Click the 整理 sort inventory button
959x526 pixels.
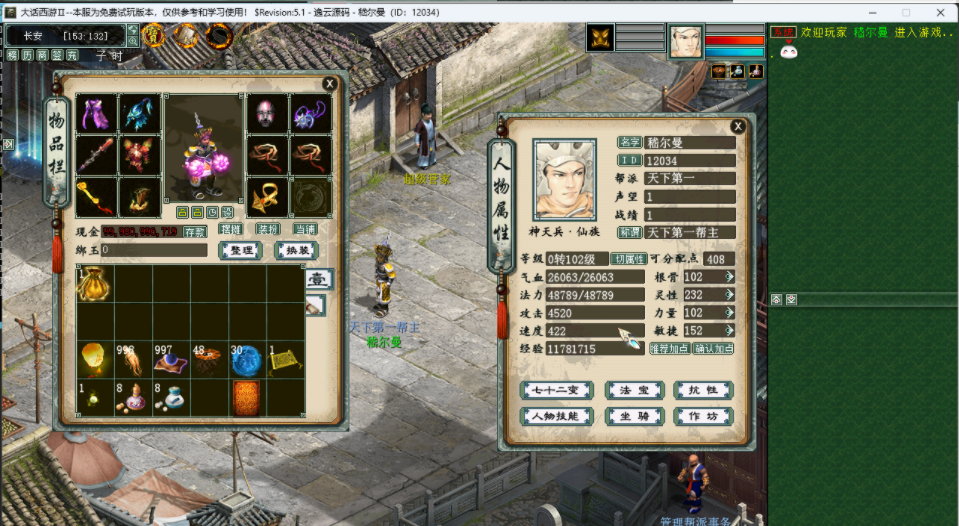240,250
